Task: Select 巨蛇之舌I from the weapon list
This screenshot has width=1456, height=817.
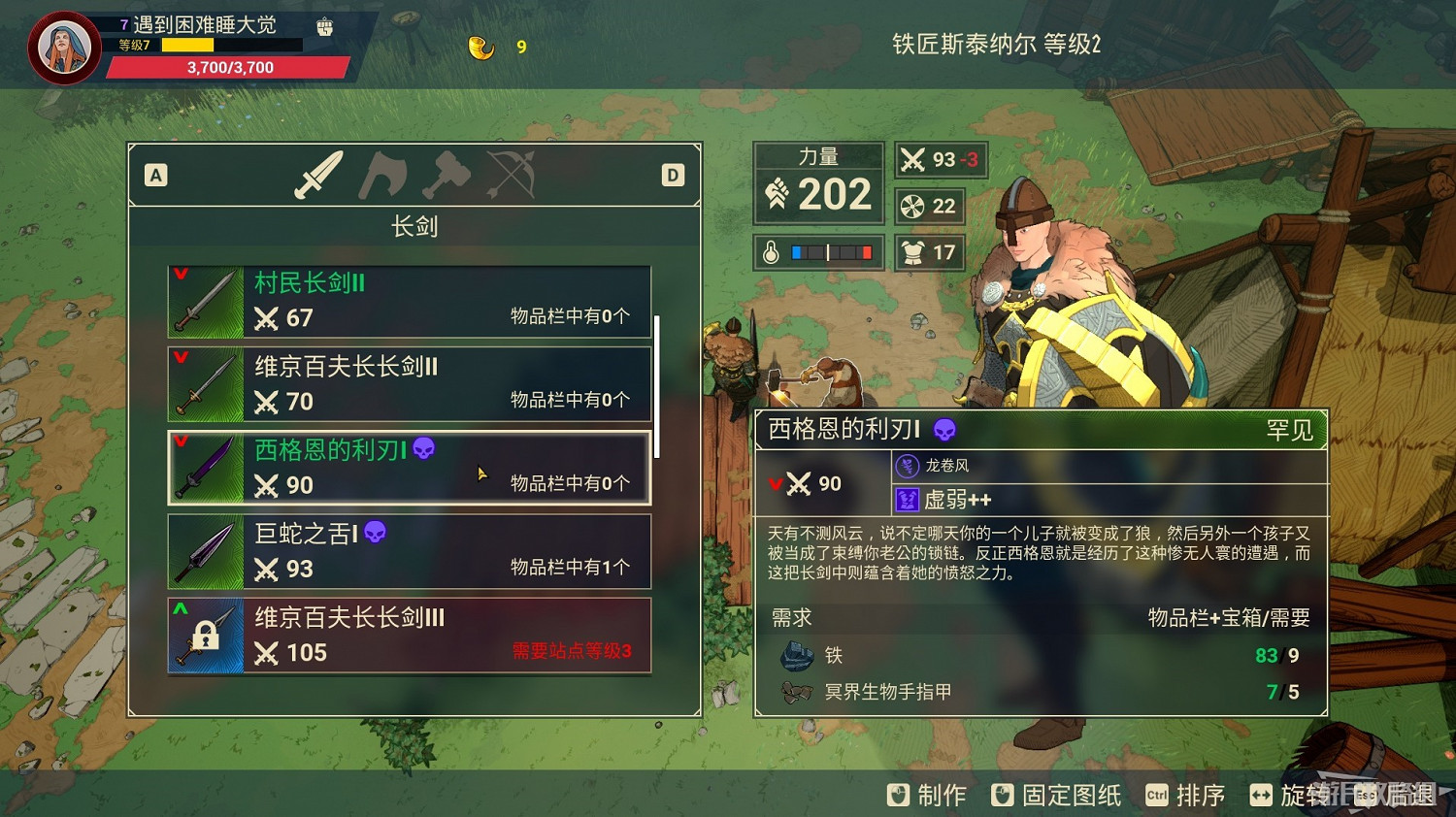Action: (408, 551)
